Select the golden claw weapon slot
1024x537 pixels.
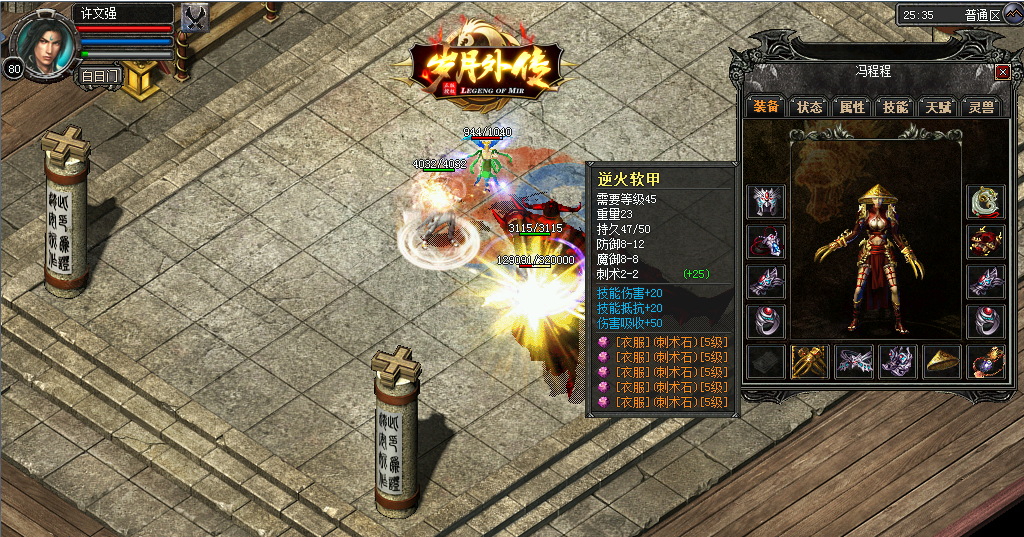click(810, 361)
